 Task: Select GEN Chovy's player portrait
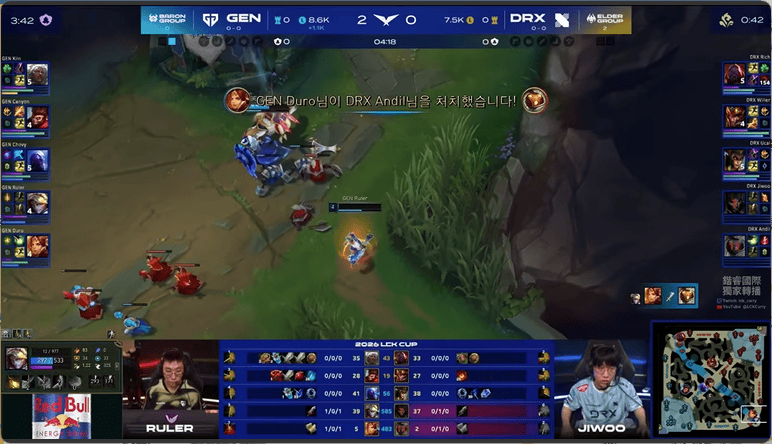[x=37, y=160]
